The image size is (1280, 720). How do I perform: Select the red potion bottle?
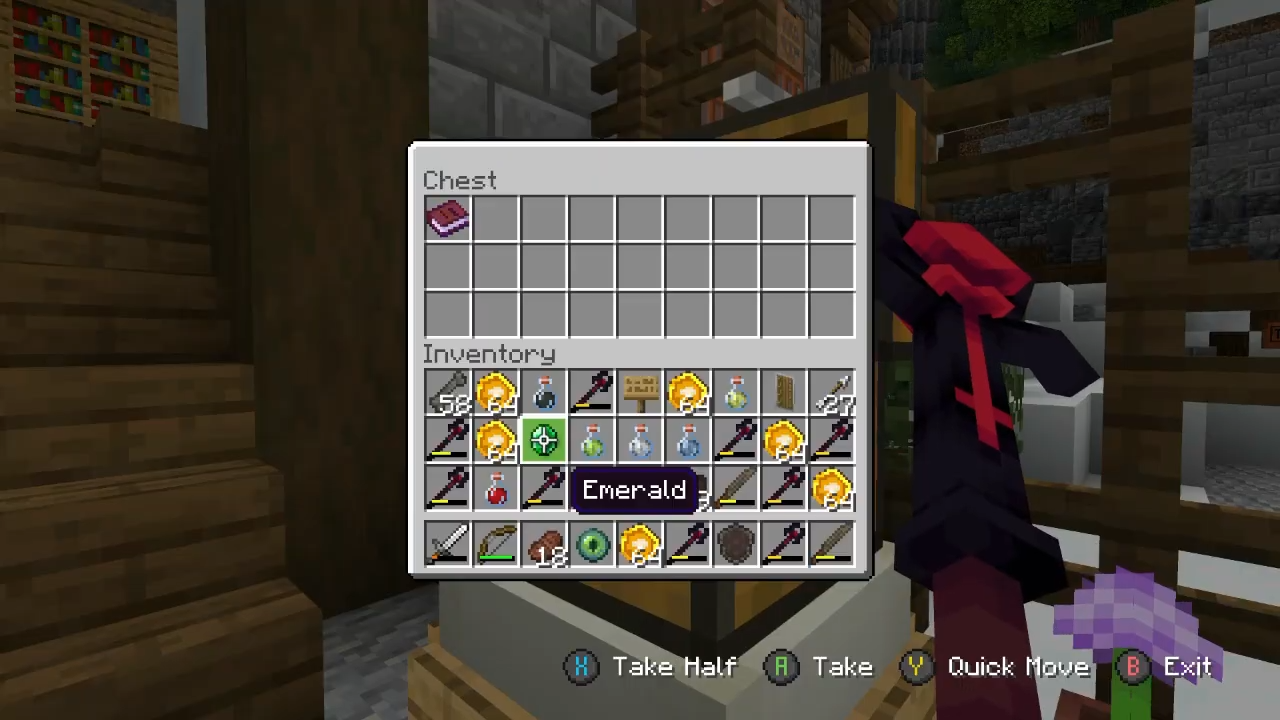495,489
